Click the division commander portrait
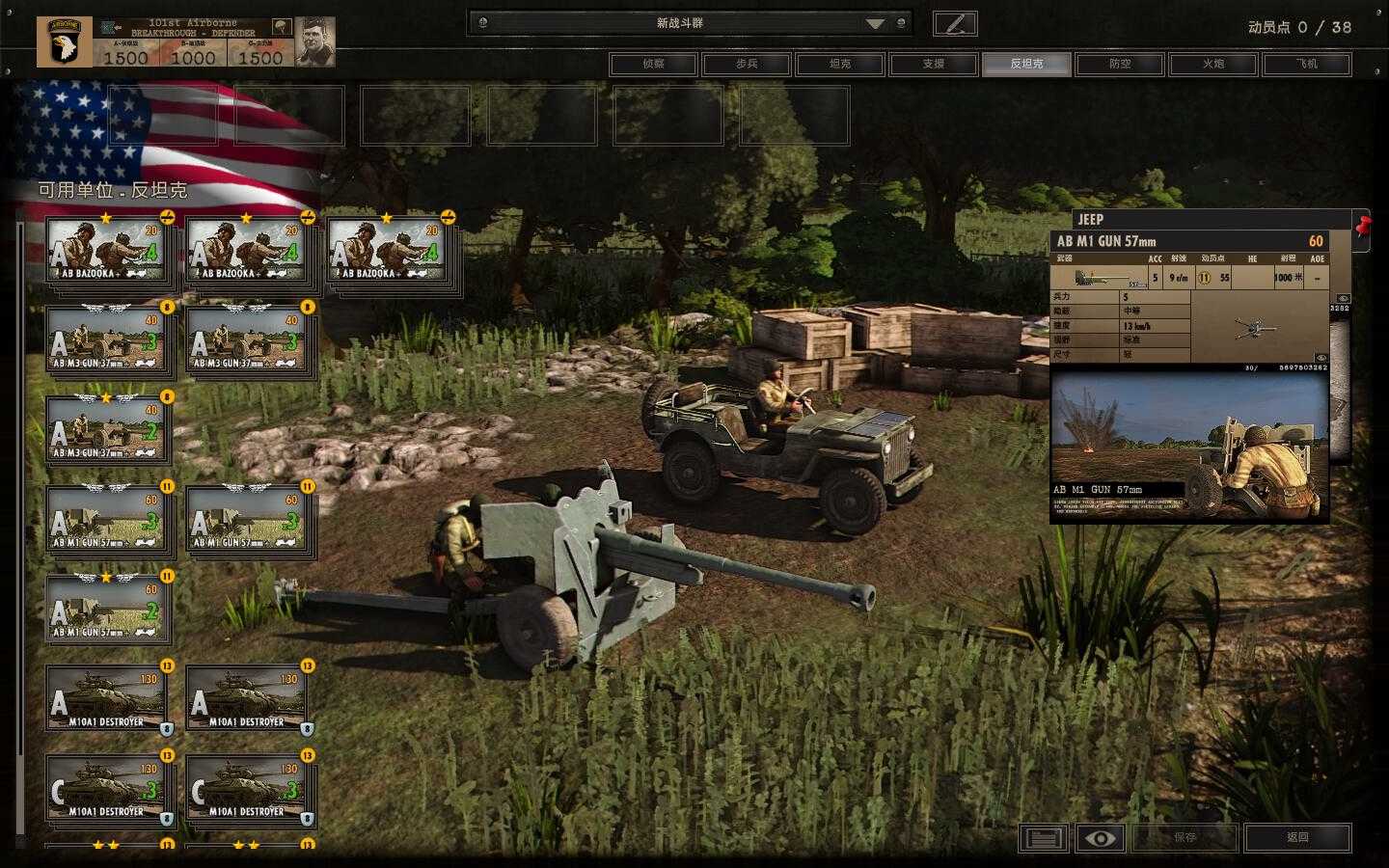 click(x=314, y=41)
